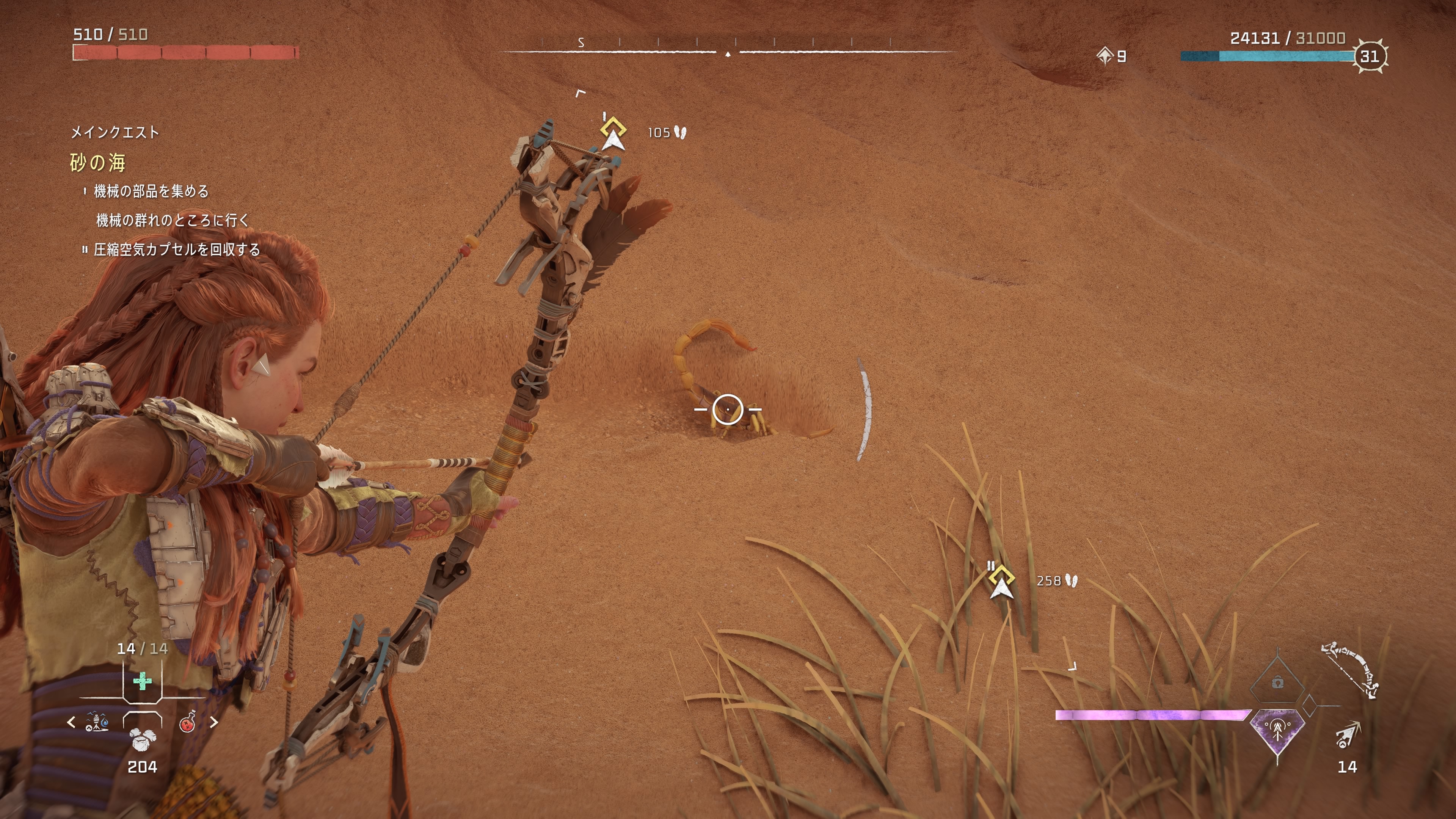Select the quest waypoint marker showing 105
The width and height of the screenshot is (1456, 819).
613,133
